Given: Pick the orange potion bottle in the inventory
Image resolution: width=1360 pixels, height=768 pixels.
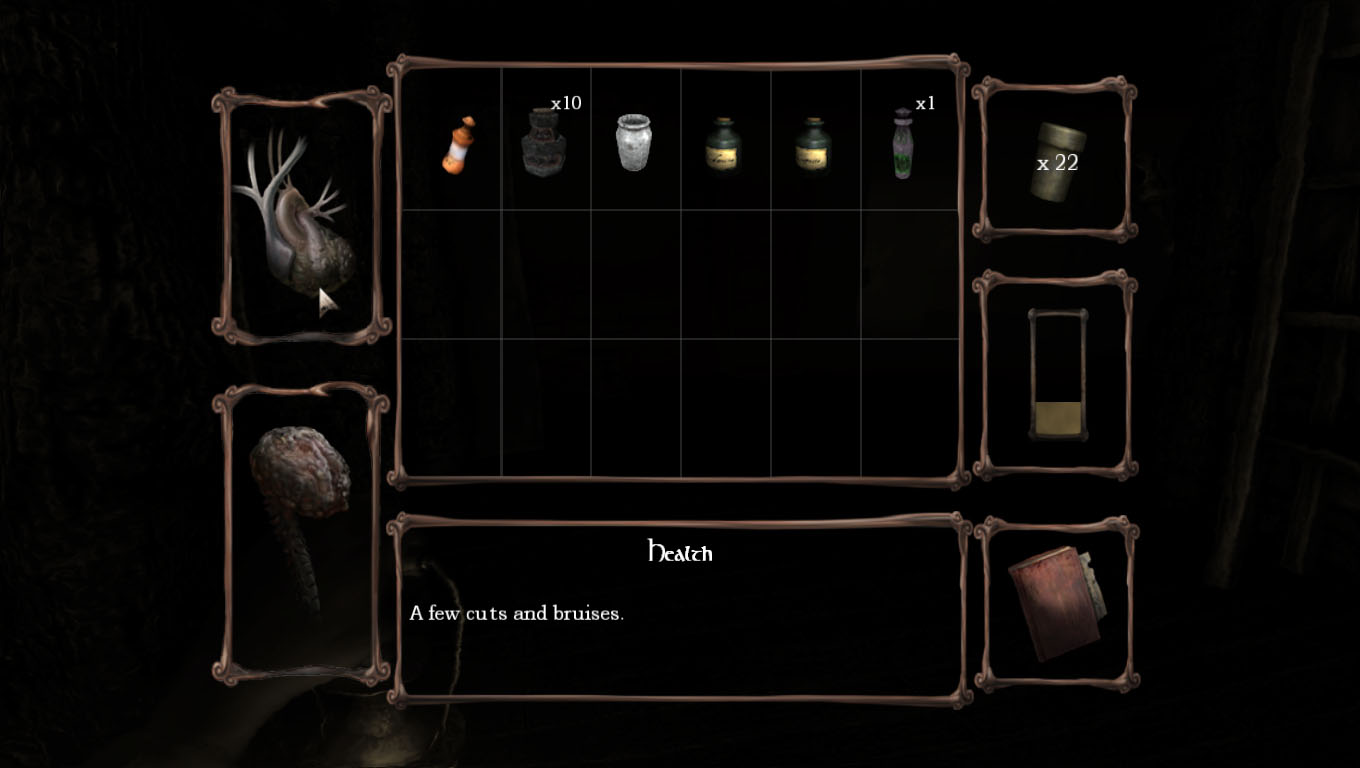Looking at the screenshot, I should (457, 145).
